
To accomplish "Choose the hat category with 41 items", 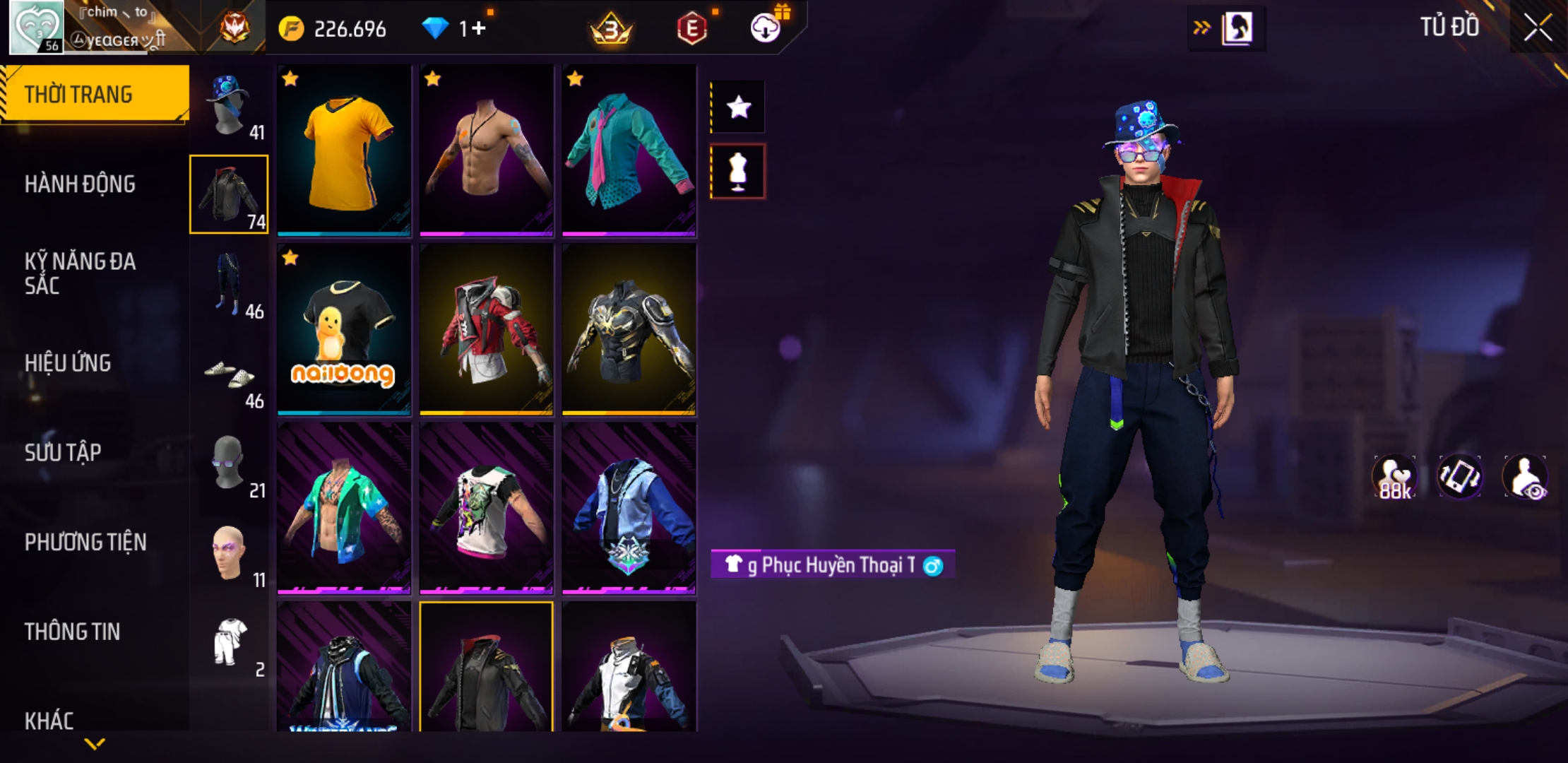I will tap(230, 106).
